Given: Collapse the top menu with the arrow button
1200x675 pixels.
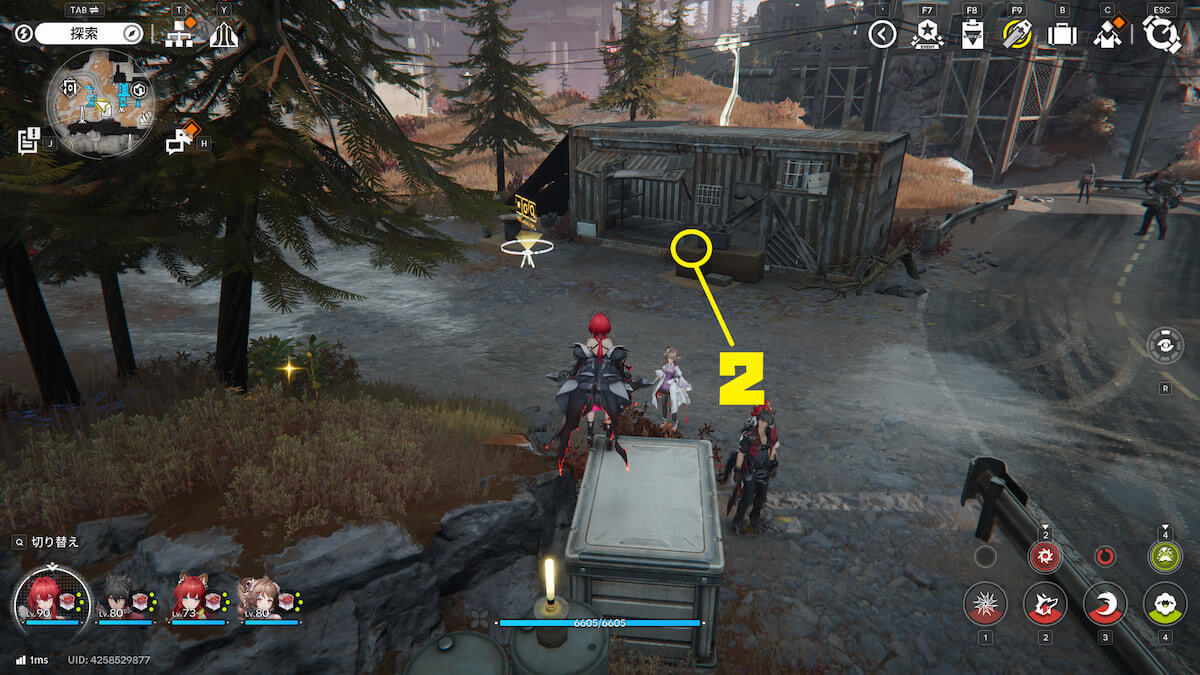Looking at the screenshot, I should coord(881,35).
